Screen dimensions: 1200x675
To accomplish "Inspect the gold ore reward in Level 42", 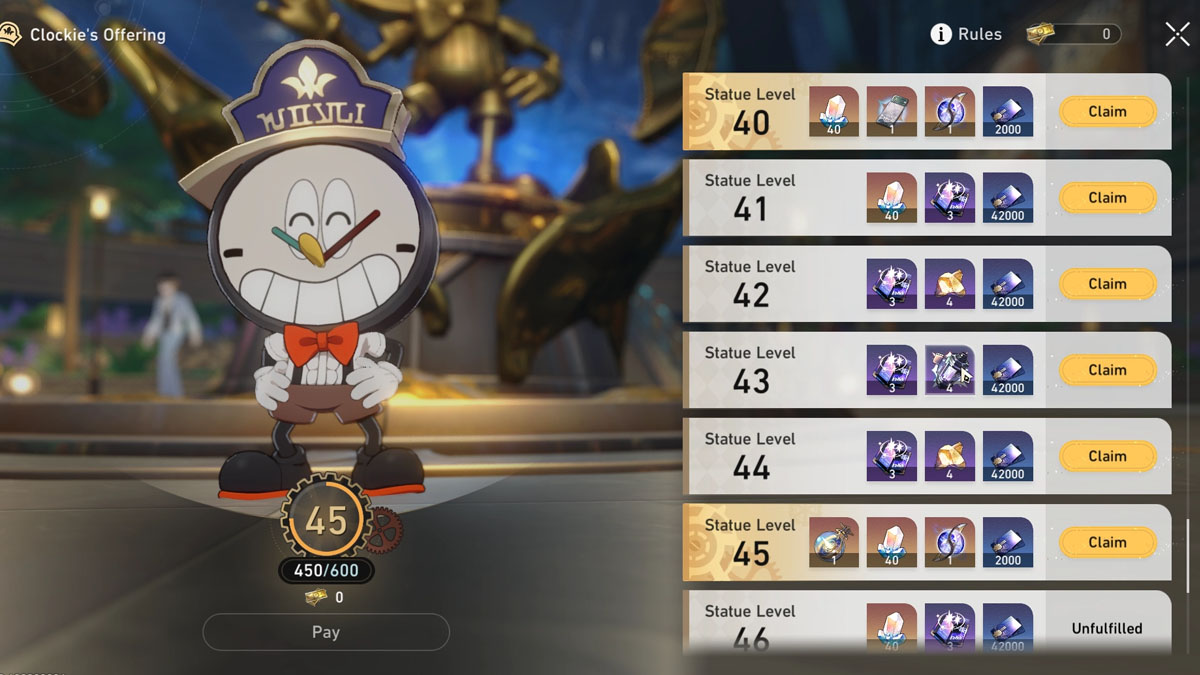I will (950, 284).
